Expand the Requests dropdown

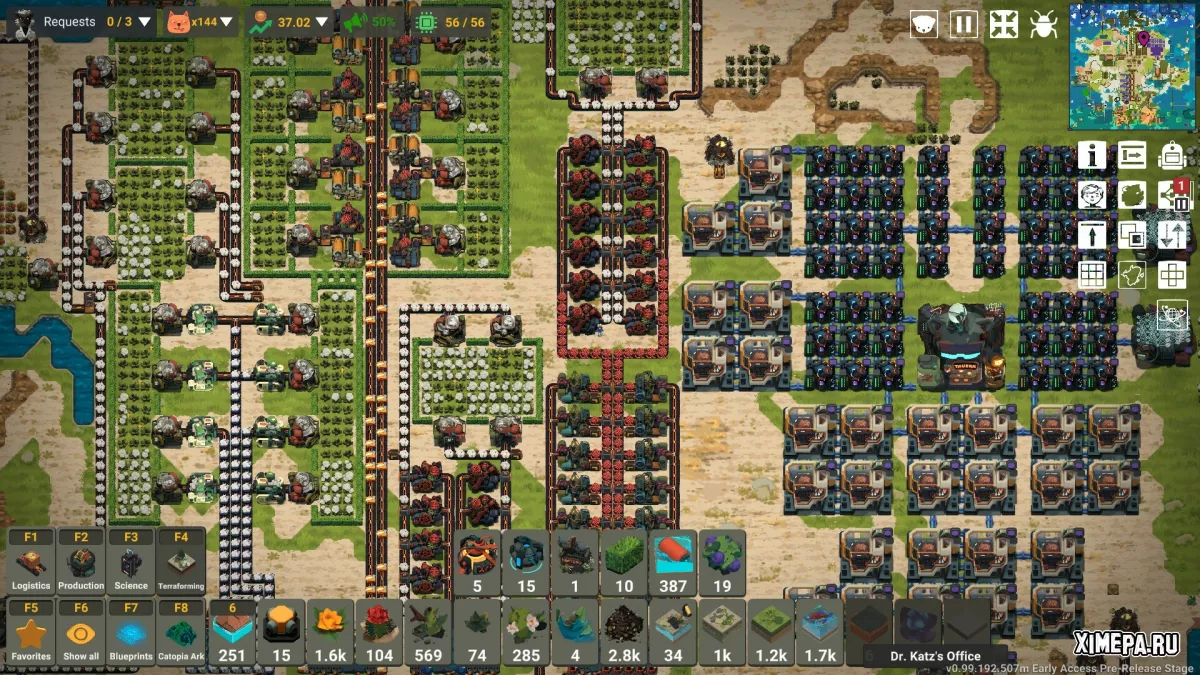pyautogui.click(x=145, y=21)
